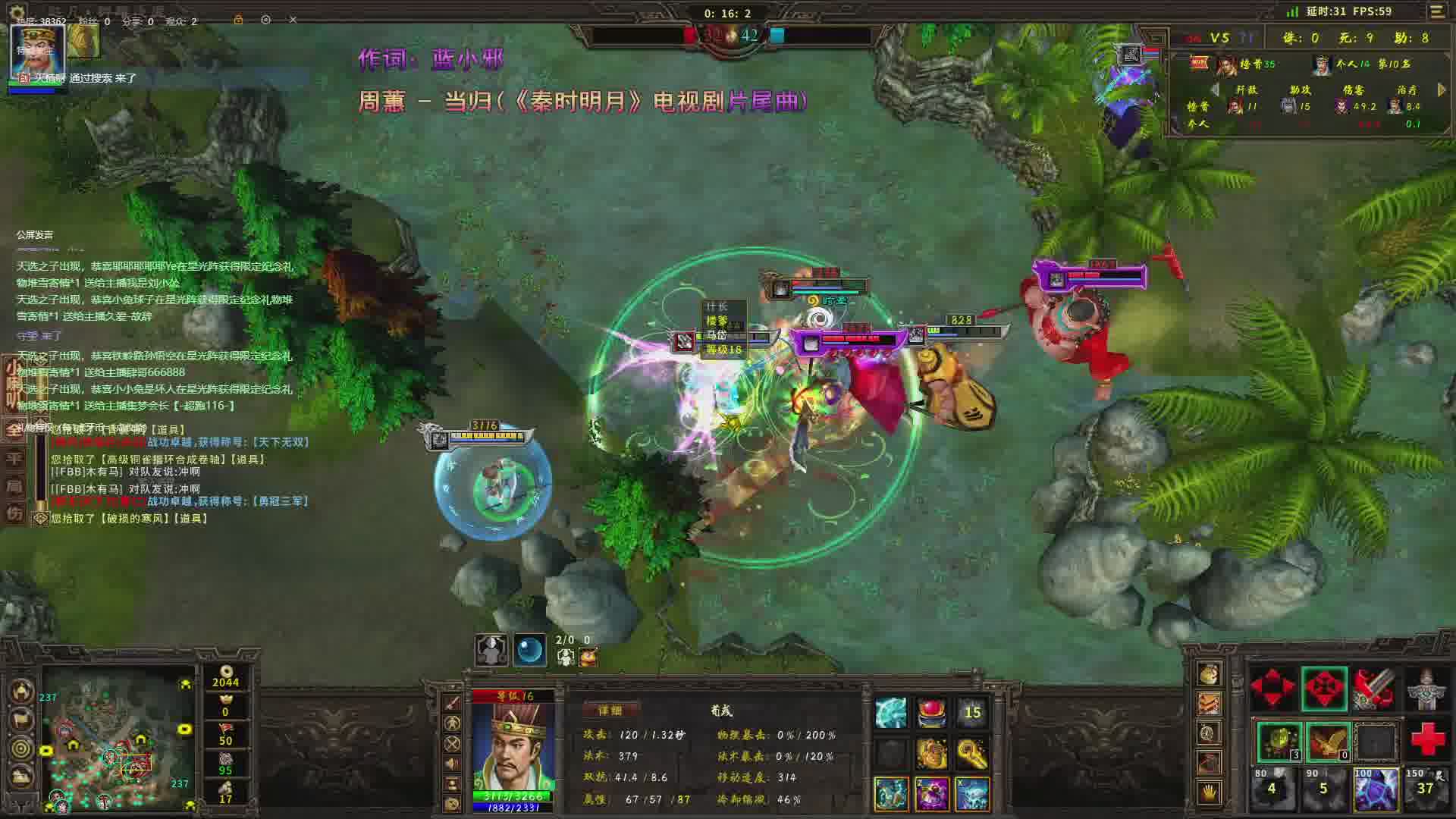Select the green-highlighted red hold-position command
Screen dimensions: 1456x819
click(x=1324, y=688)
